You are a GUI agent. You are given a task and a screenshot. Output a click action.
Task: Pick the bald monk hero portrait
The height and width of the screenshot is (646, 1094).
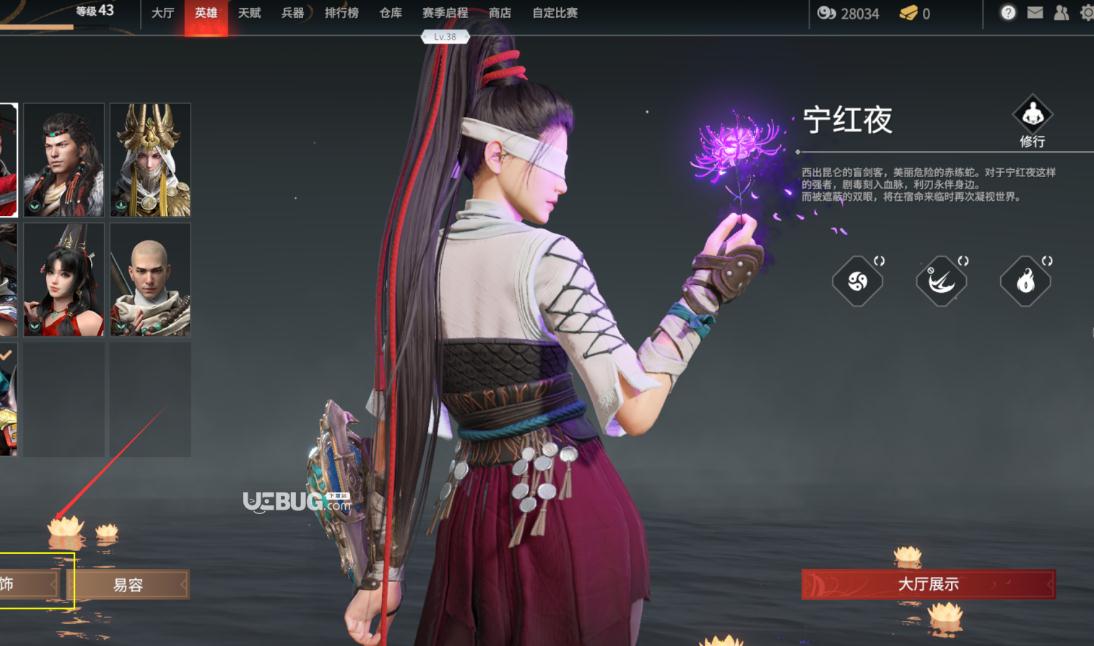click(150, 279)
